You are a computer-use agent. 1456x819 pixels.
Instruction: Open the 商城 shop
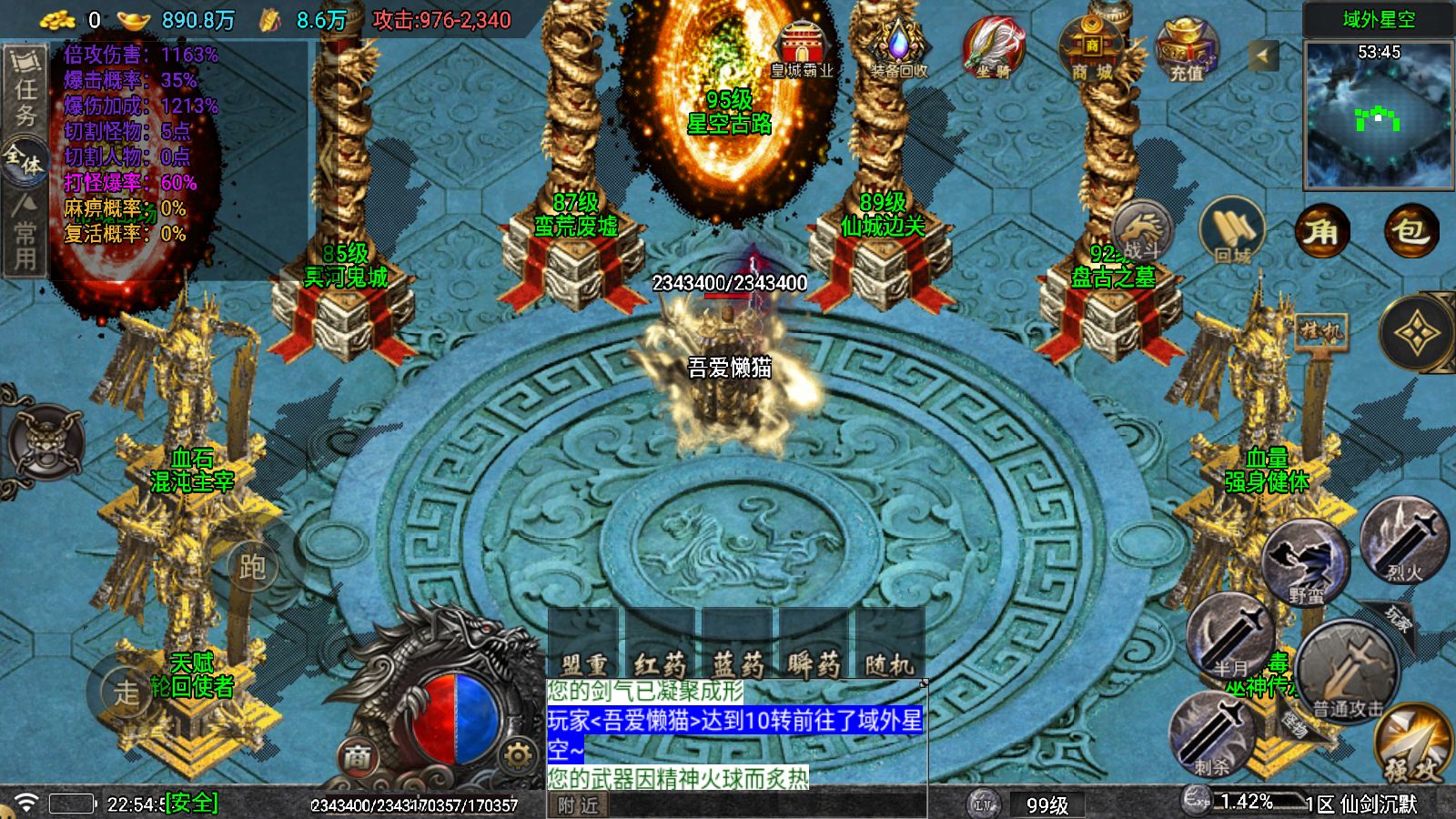1090,50
